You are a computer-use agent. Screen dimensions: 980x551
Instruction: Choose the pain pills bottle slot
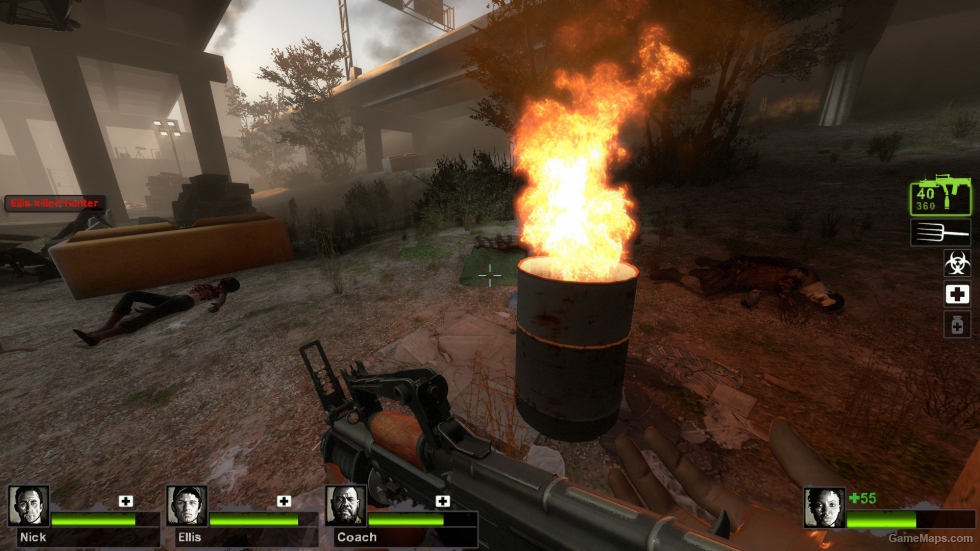(x=957, y=324)
